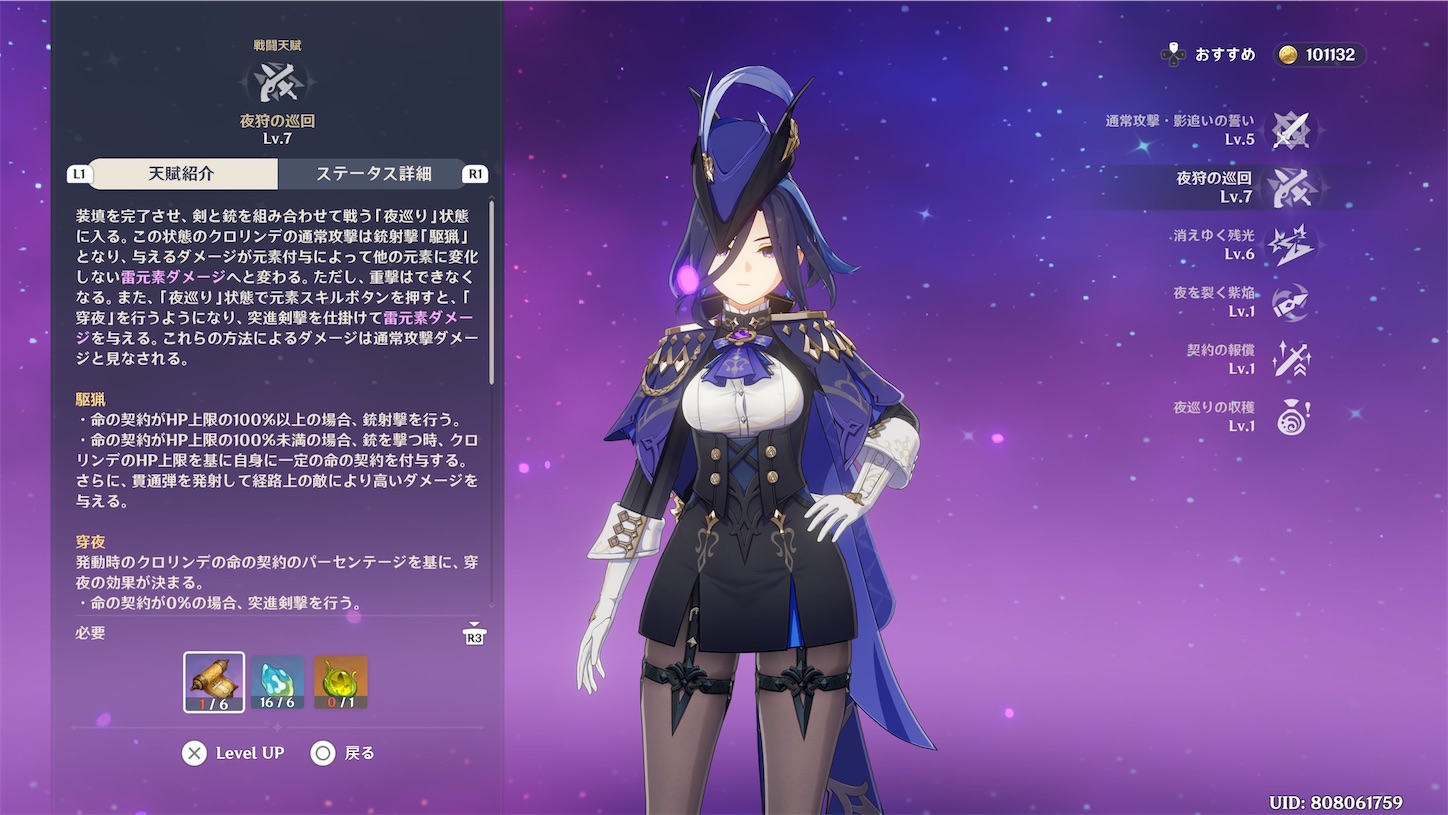Select the talent book material showing 1/6
Screen dimensions: 1448x815
point(213,683)
